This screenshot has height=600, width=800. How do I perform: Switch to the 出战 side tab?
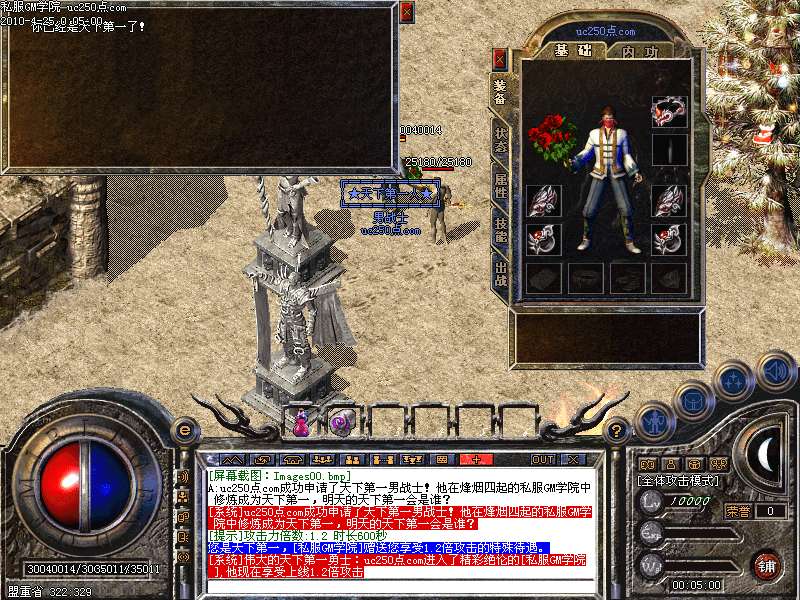pos(500,275)
